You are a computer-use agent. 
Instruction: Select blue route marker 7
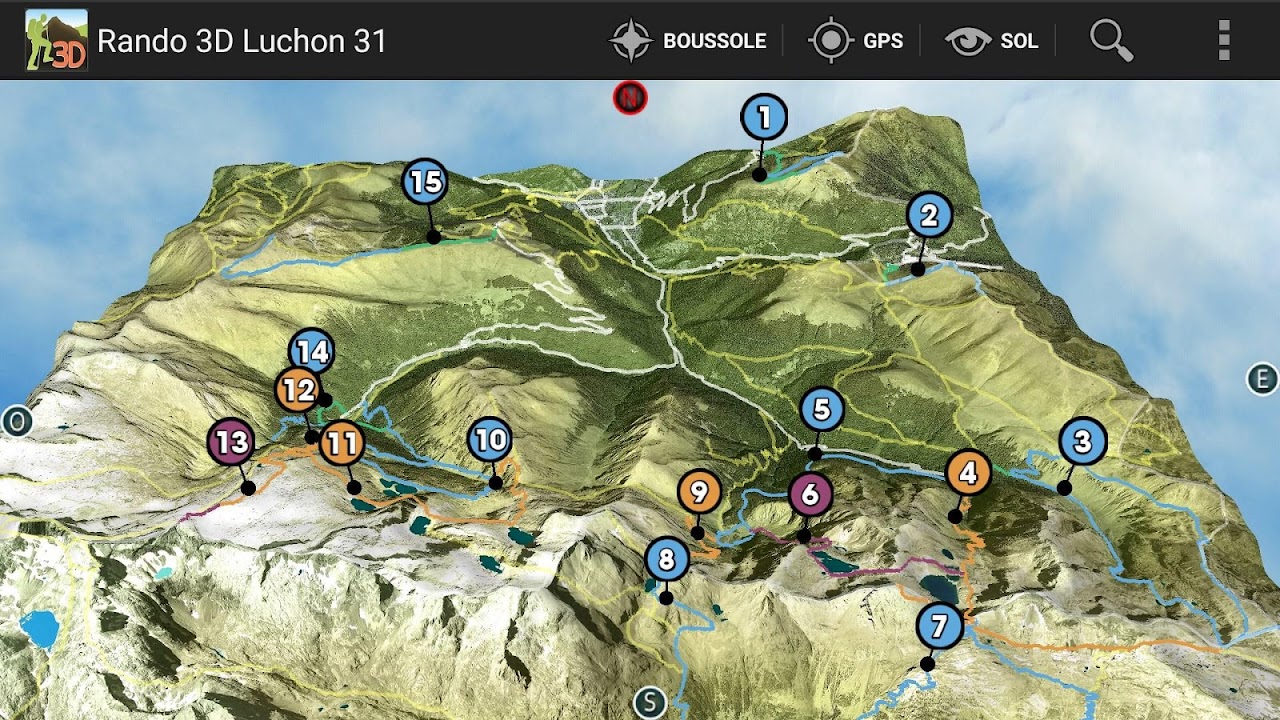click(x=939, y=627)
